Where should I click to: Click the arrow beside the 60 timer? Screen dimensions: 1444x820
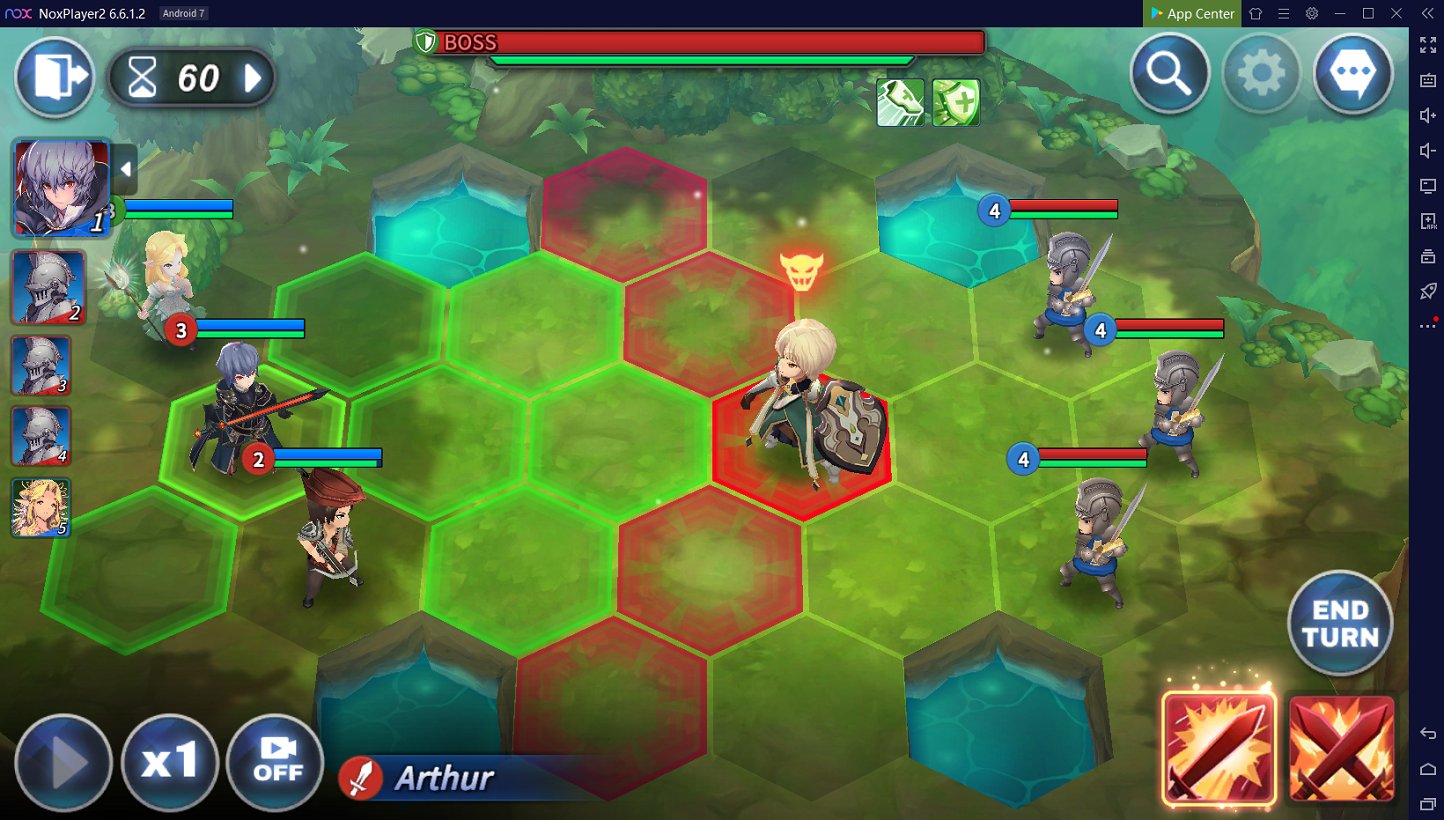click(x=254, y=78)
